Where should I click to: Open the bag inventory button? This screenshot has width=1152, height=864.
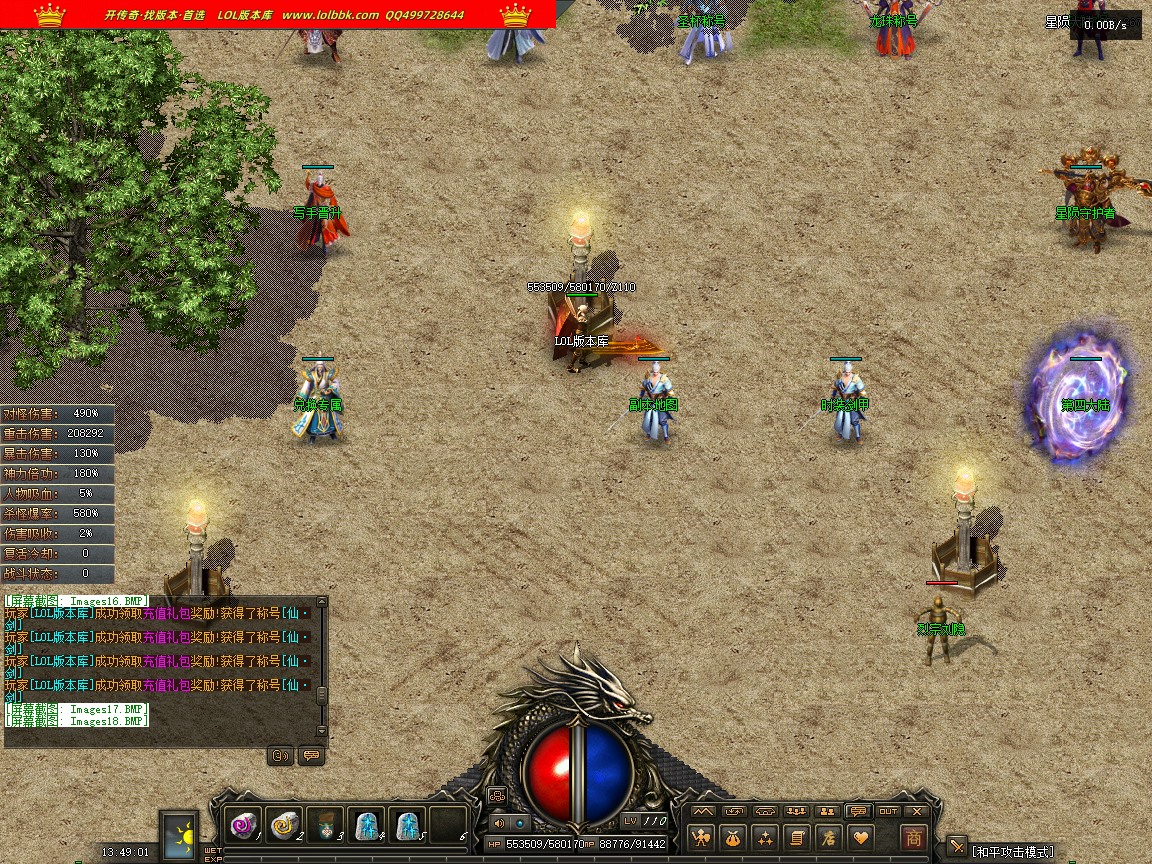click(x=733, y=838)
